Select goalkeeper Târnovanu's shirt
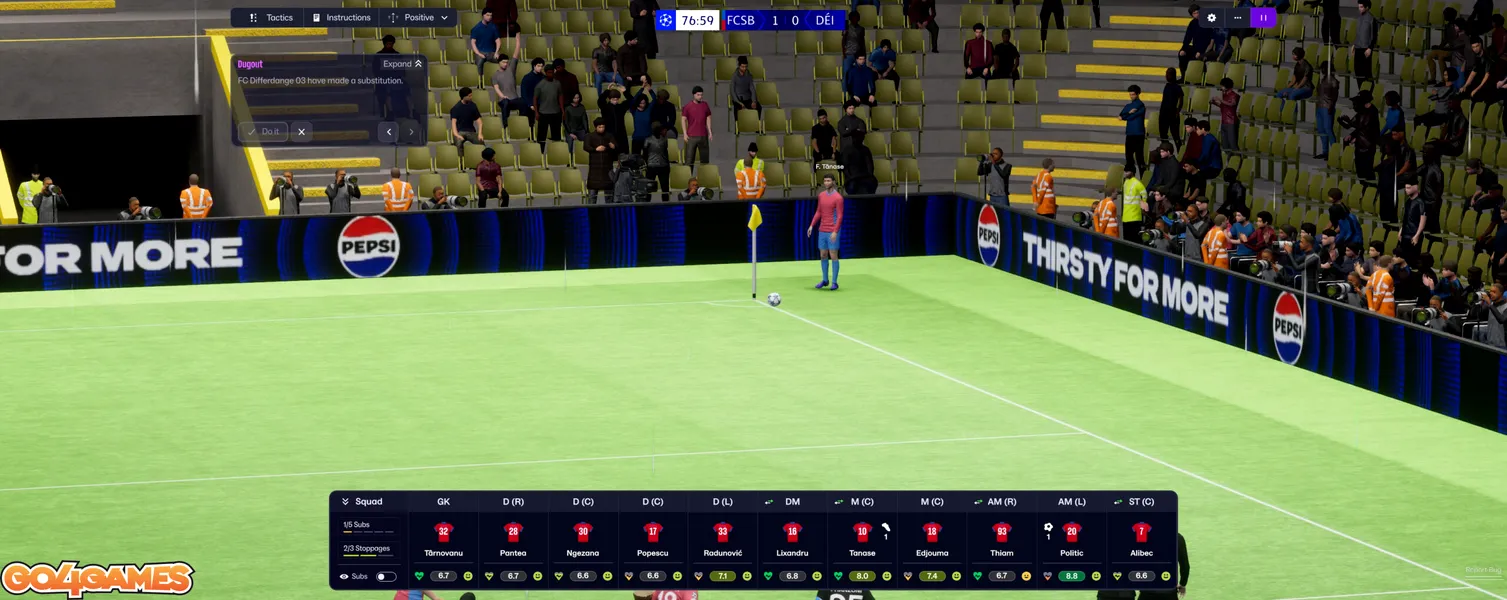 pos(444,532)
